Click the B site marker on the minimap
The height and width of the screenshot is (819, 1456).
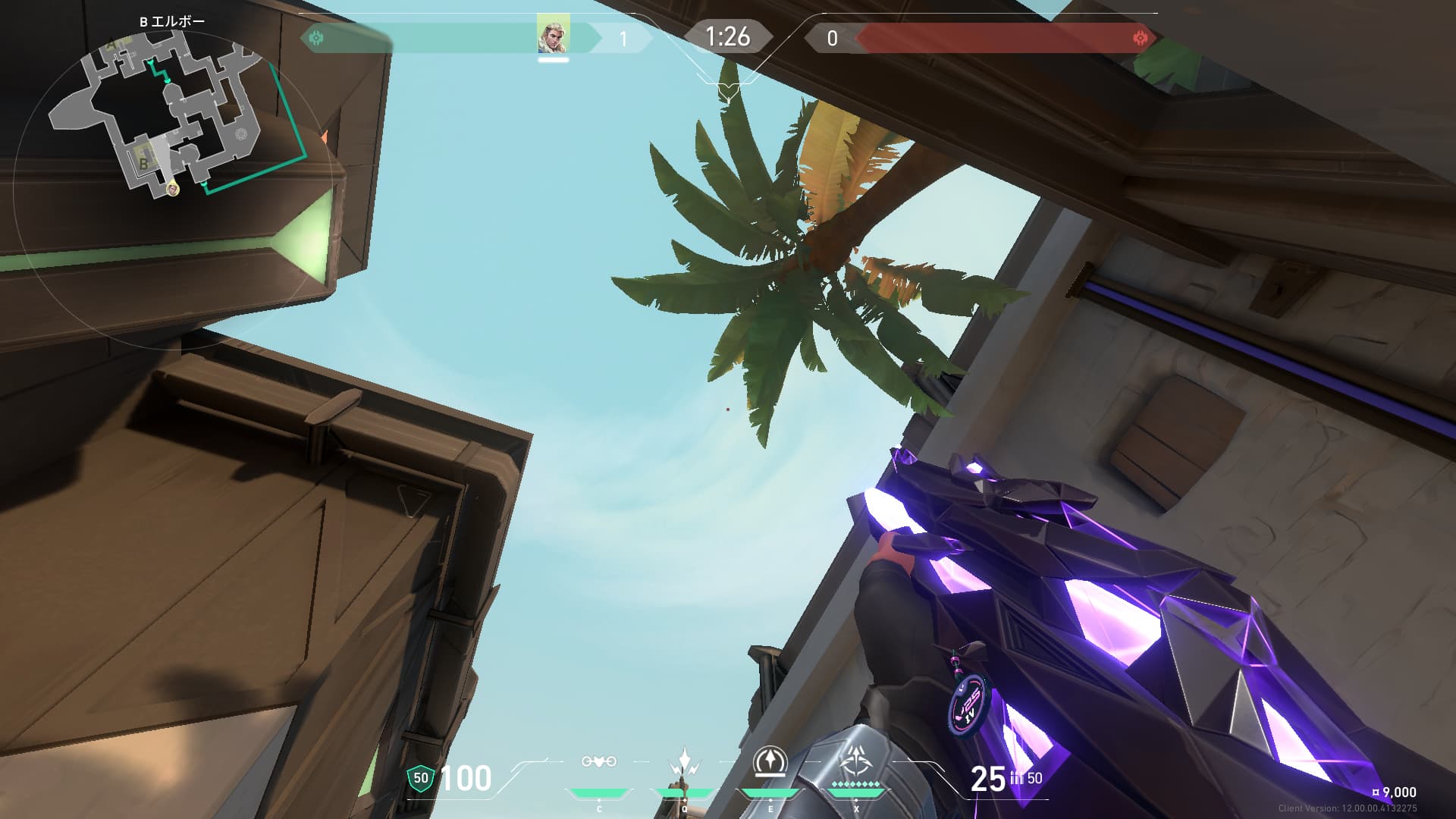pos(143,162)
